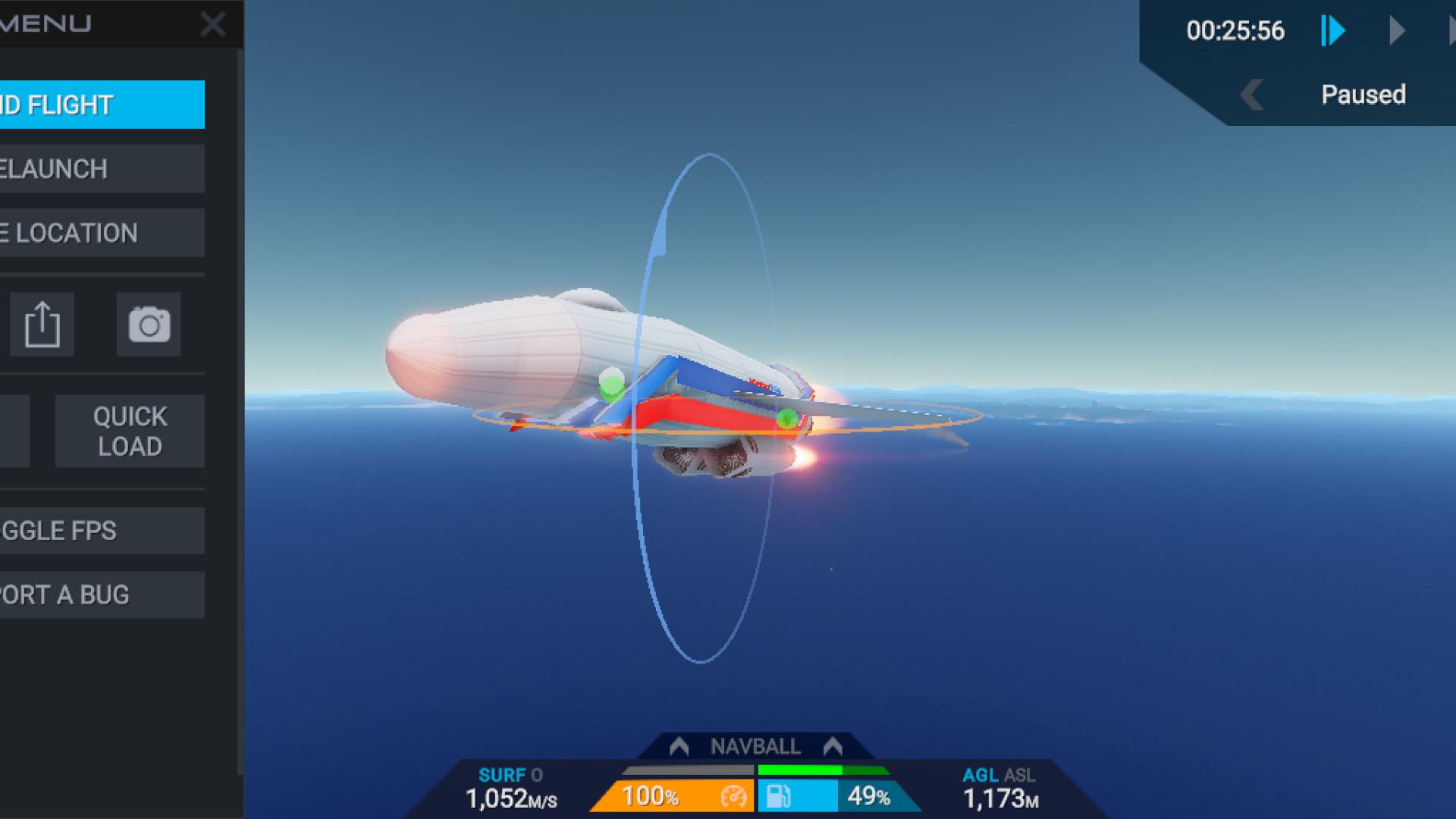1456x819 pixels.
Task: Open the Save Location option
Action: (101, 233)
